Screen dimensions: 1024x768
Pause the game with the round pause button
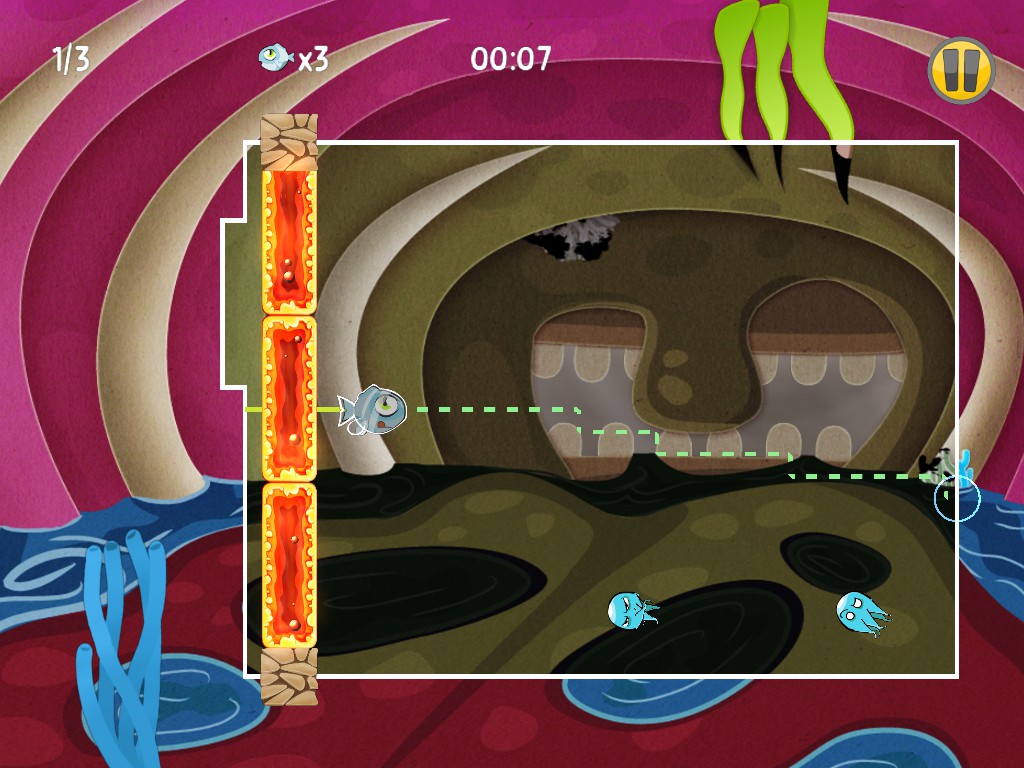(x=960, y=70)
